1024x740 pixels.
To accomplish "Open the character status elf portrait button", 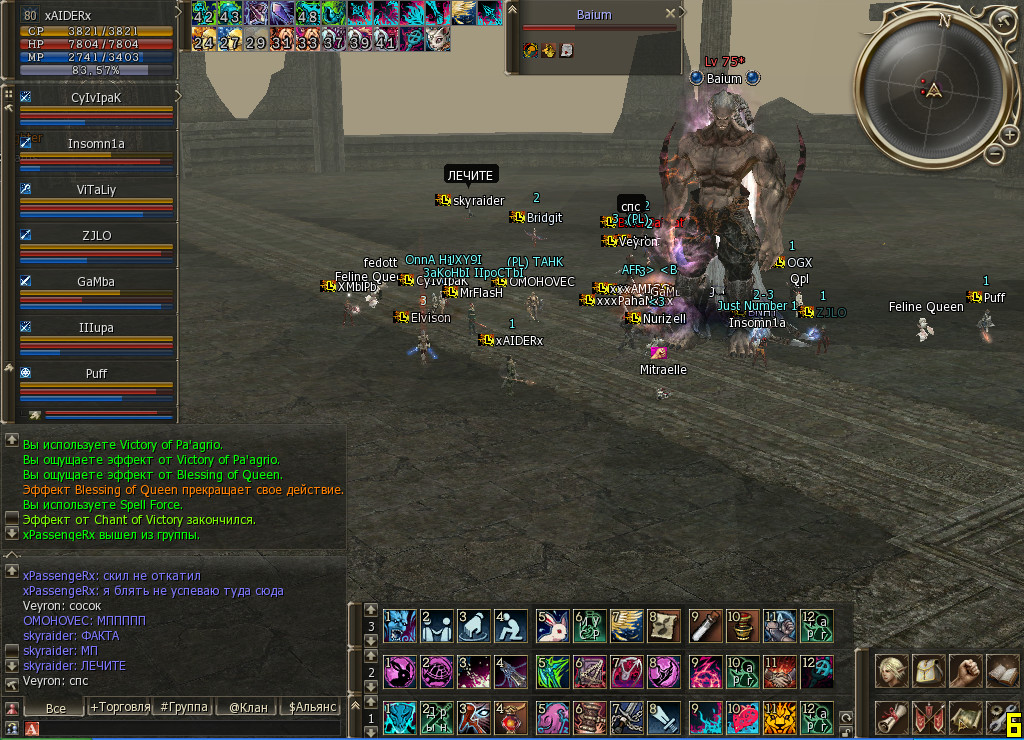I will (891, 670).
